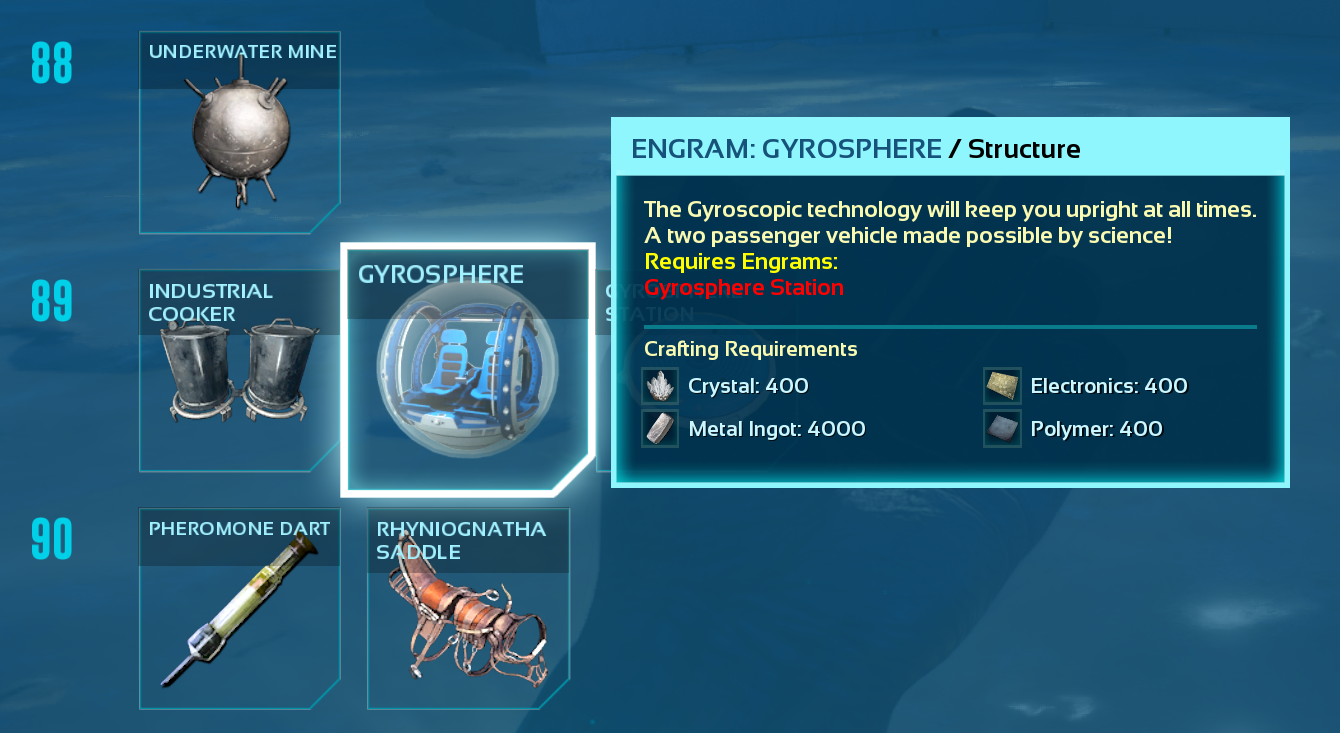Click the highlighted Gyrosphere engram

pos(467,370)
